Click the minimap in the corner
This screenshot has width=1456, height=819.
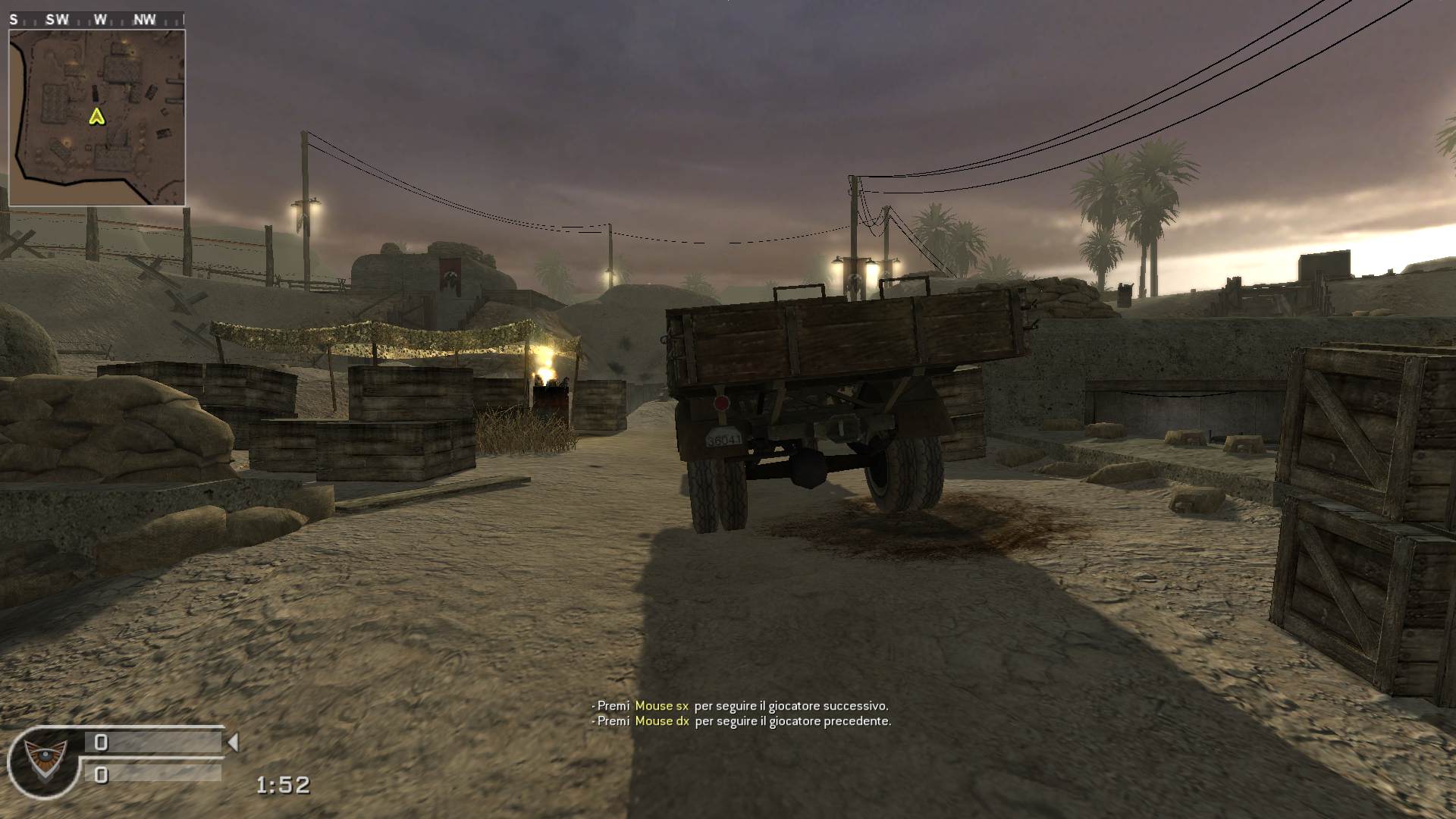coord(97,118)
